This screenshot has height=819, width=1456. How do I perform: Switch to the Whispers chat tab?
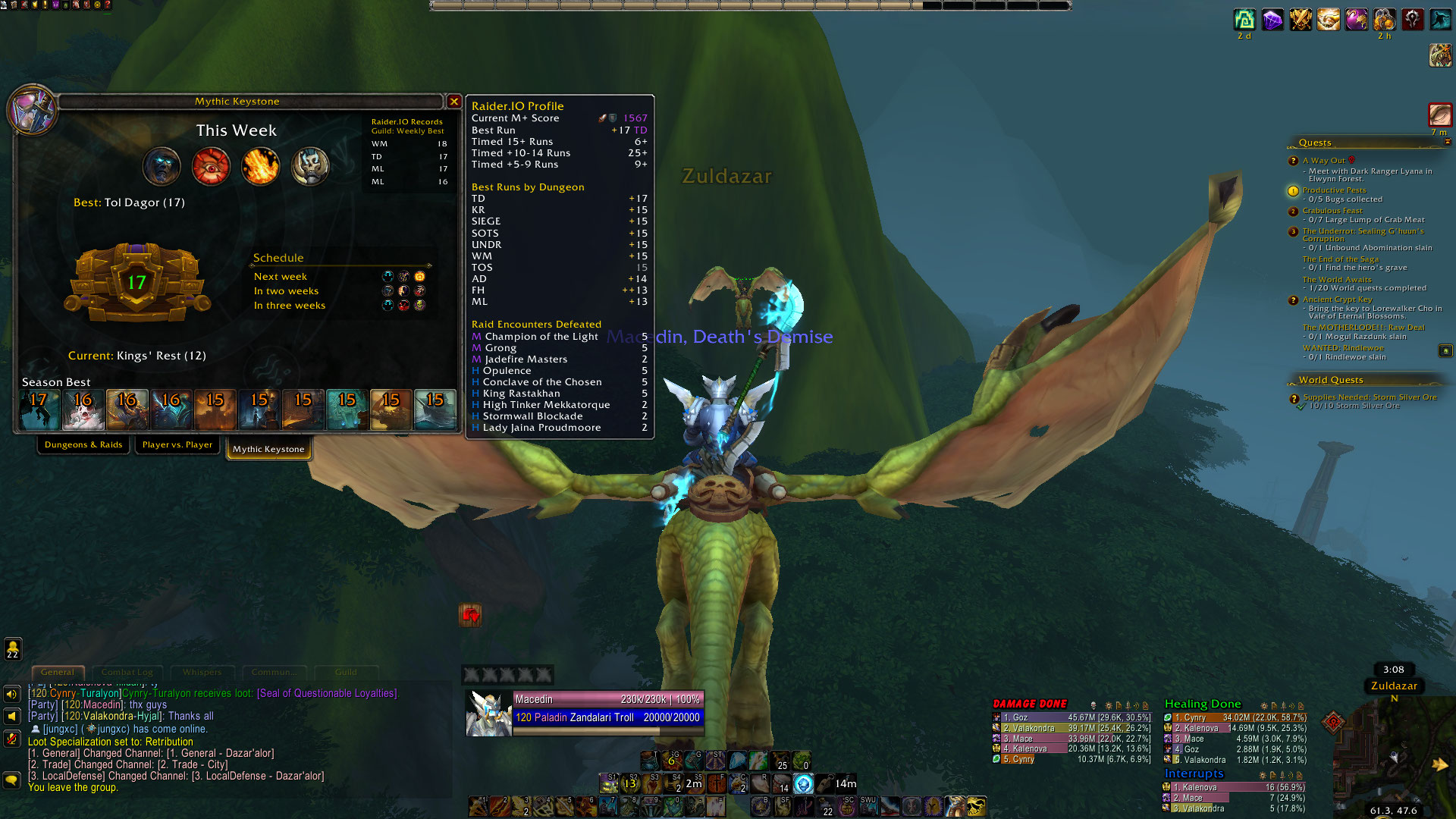click(202, 672)
